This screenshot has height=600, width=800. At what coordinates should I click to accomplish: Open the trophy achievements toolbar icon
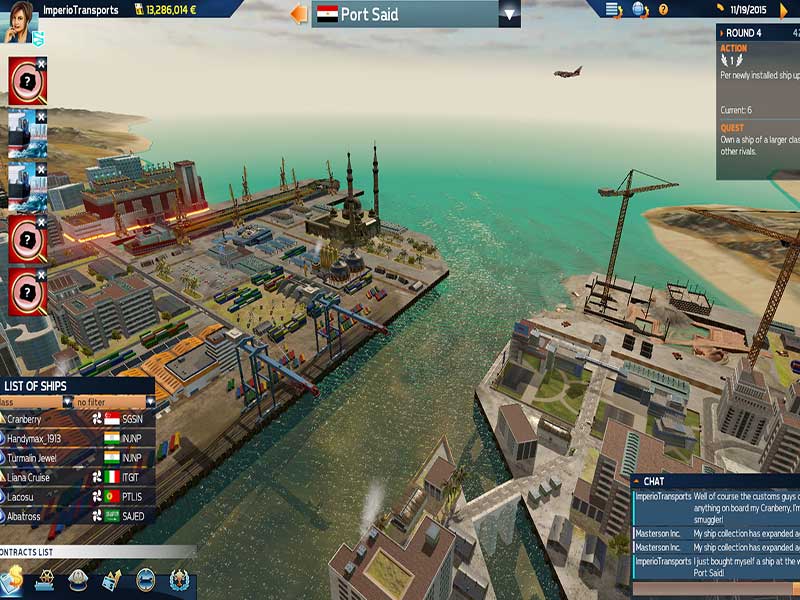click(179, 579)
